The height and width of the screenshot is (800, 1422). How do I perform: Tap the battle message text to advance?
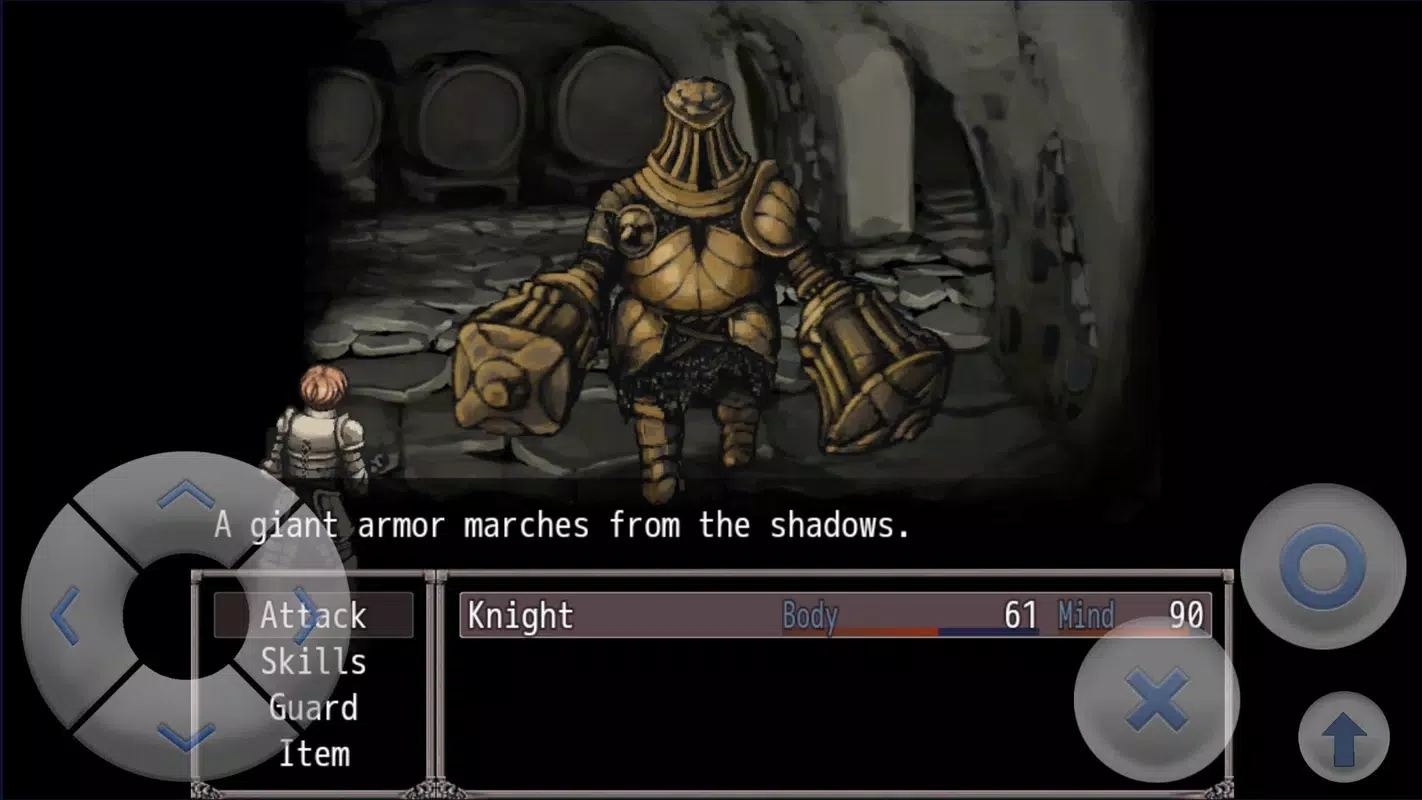point(560,525)
